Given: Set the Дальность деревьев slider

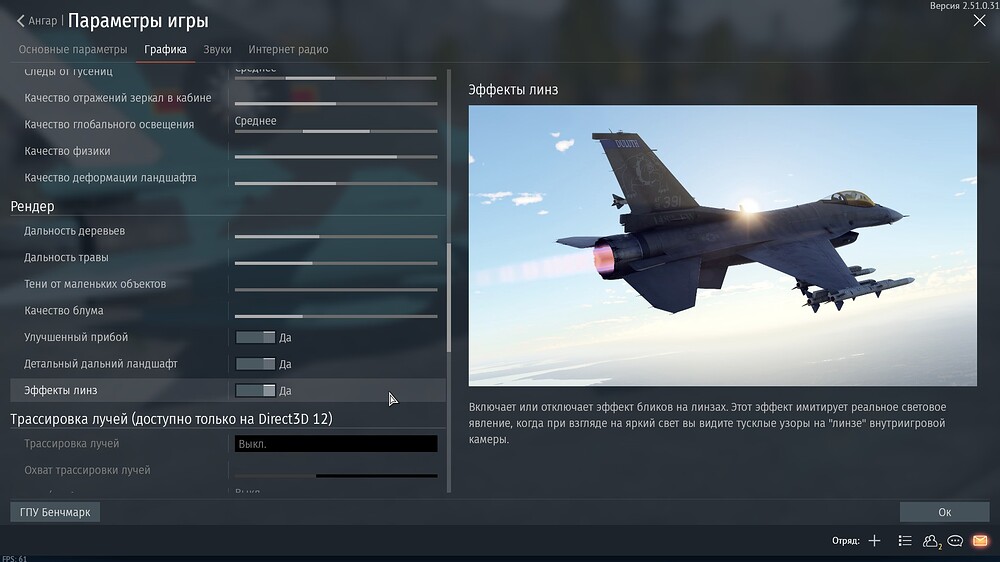Looking at the screenshot, I should pyautogui.click(x=336, y=237).
